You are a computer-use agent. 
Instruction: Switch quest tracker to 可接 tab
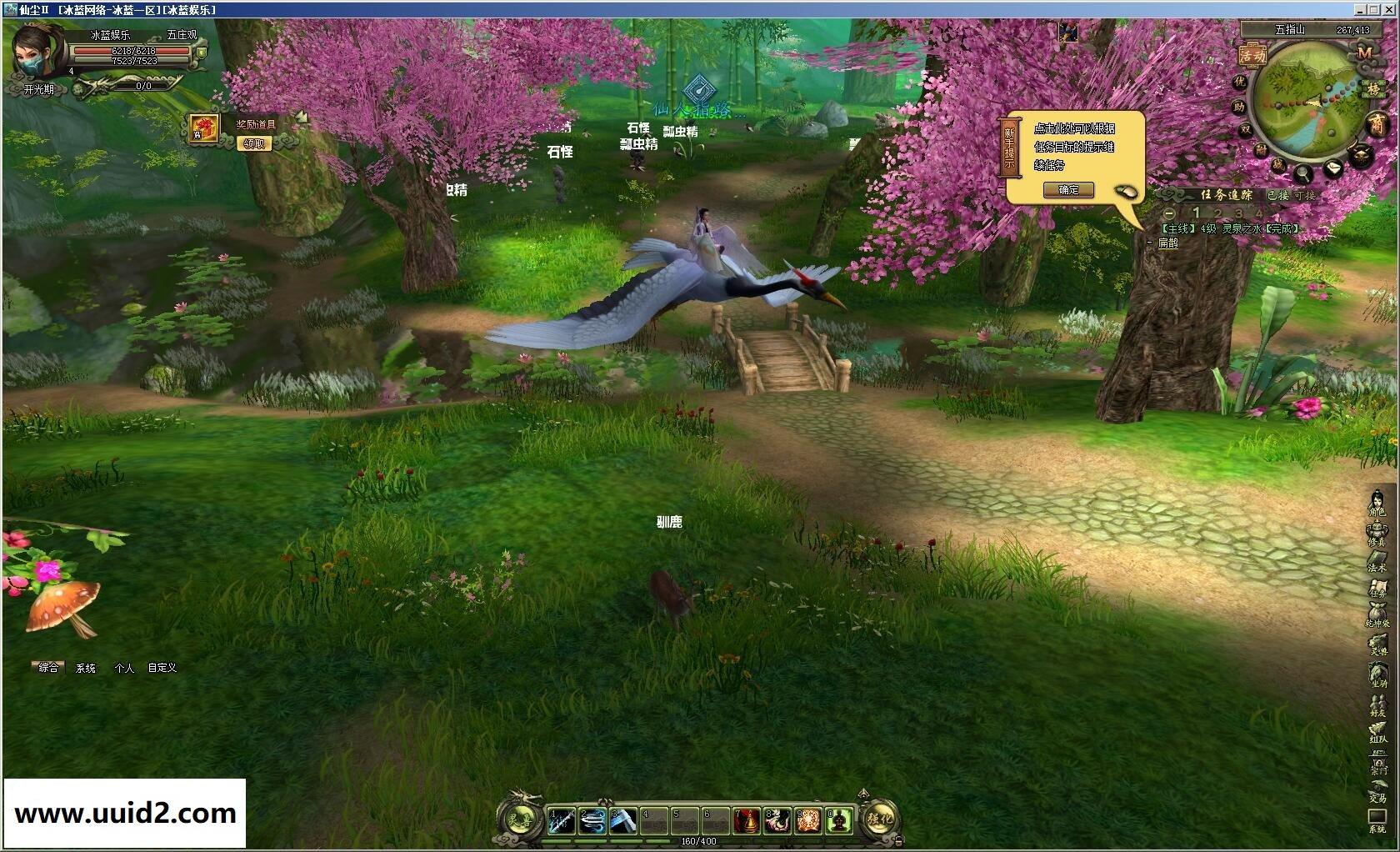(x=1304, y=195)
